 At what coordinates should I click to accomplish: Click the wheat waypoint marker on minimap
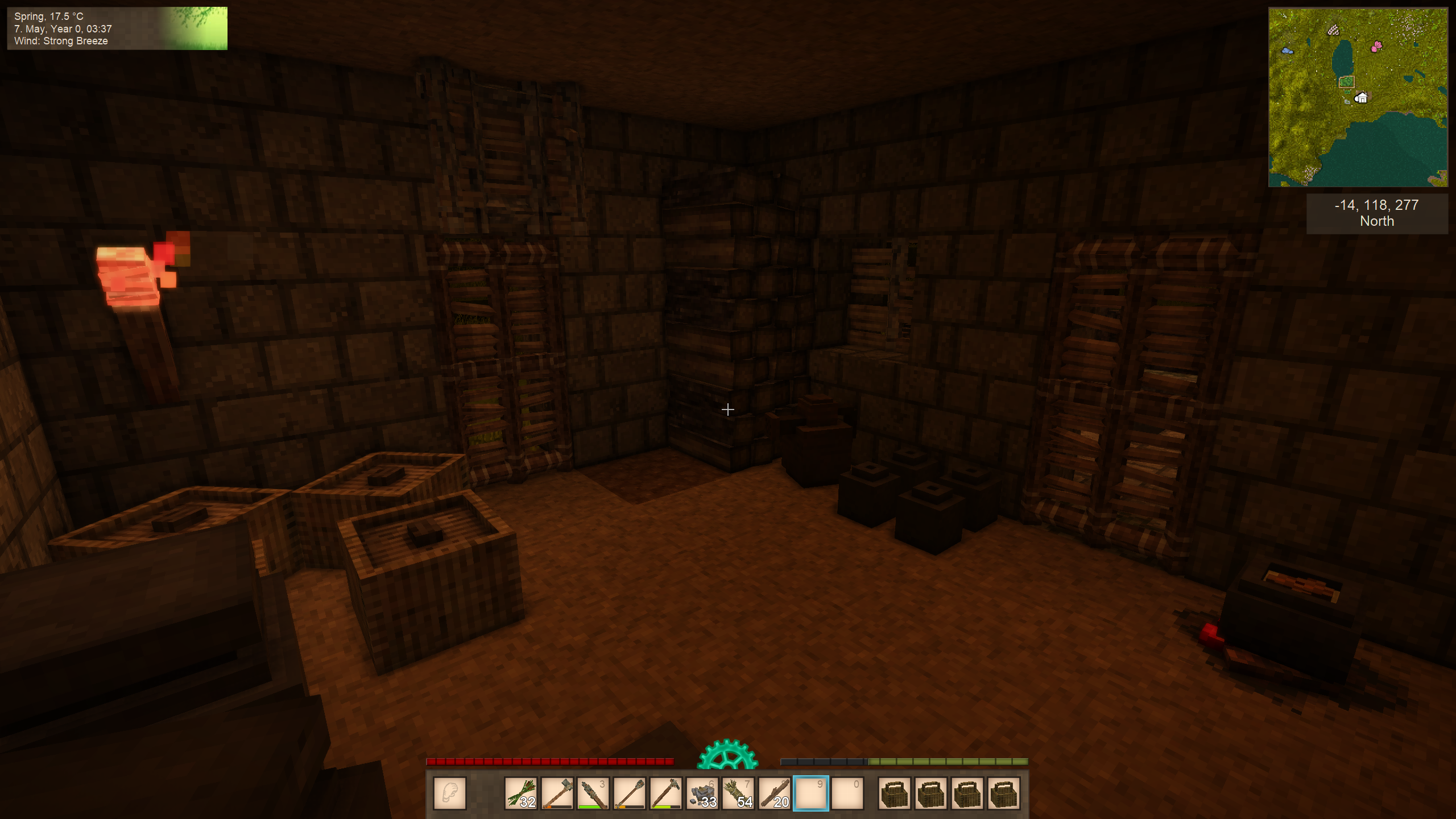(1334, 30)
